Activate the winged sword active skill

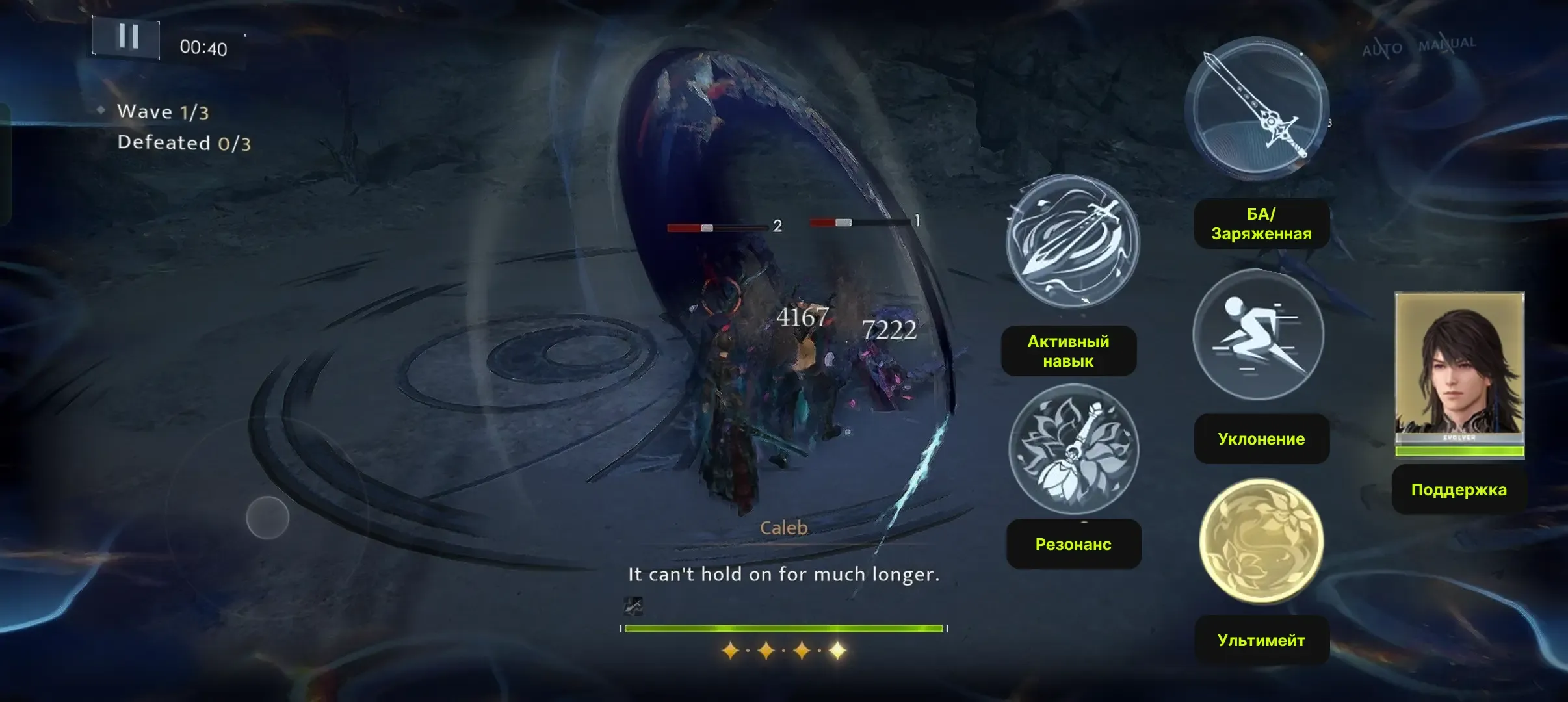[x=1072, y=241]
